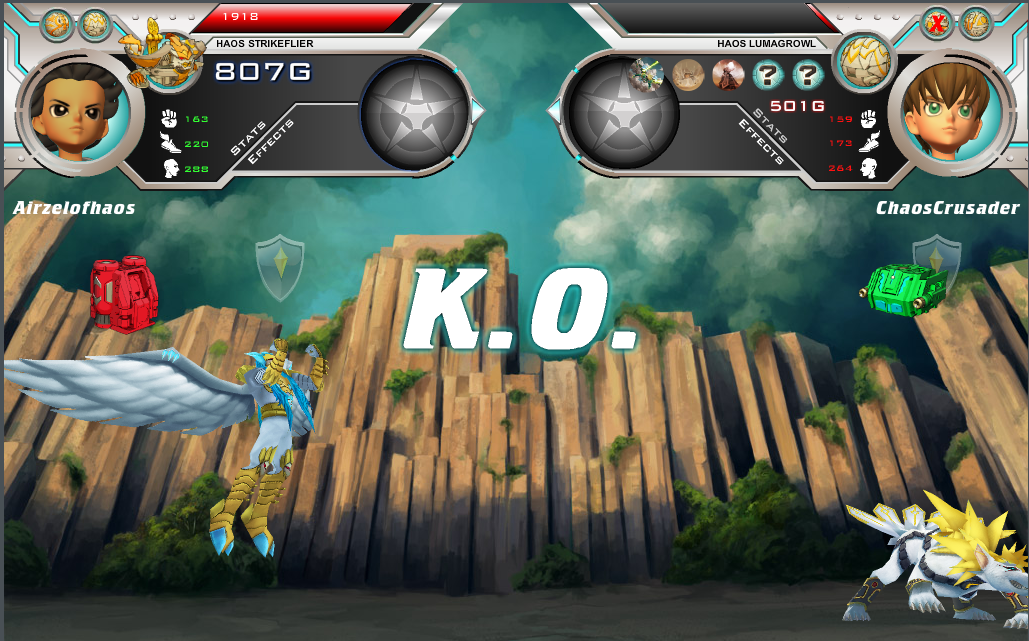Open Airzelofhaos's Effects panel
Image resolution: width=1029 pixels, height=641 pixels.
pyautogui.click(x=268, y=146)
